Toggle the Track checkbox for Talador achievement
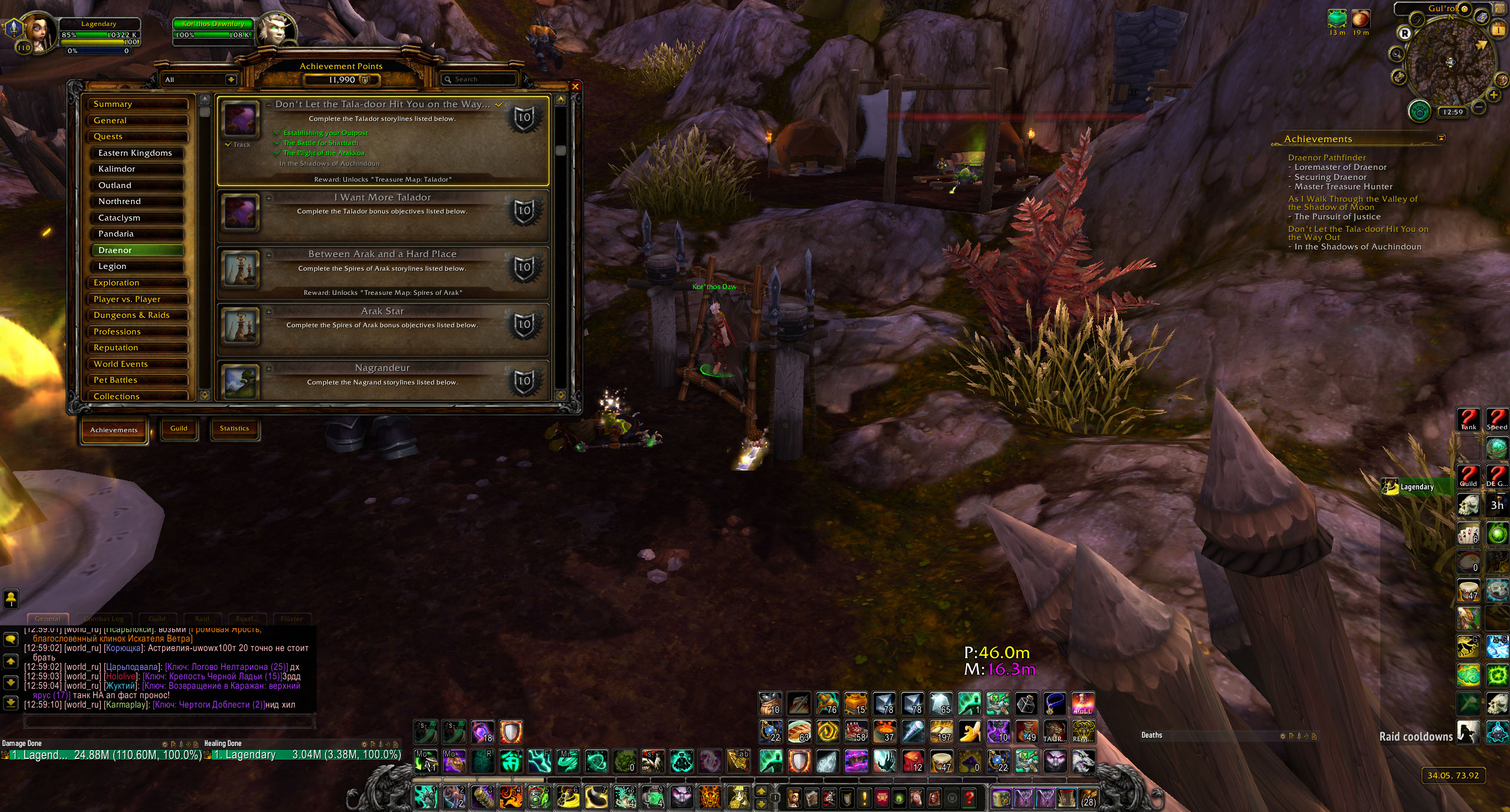This screenshot has width=1510, height=812. (228, 144)
